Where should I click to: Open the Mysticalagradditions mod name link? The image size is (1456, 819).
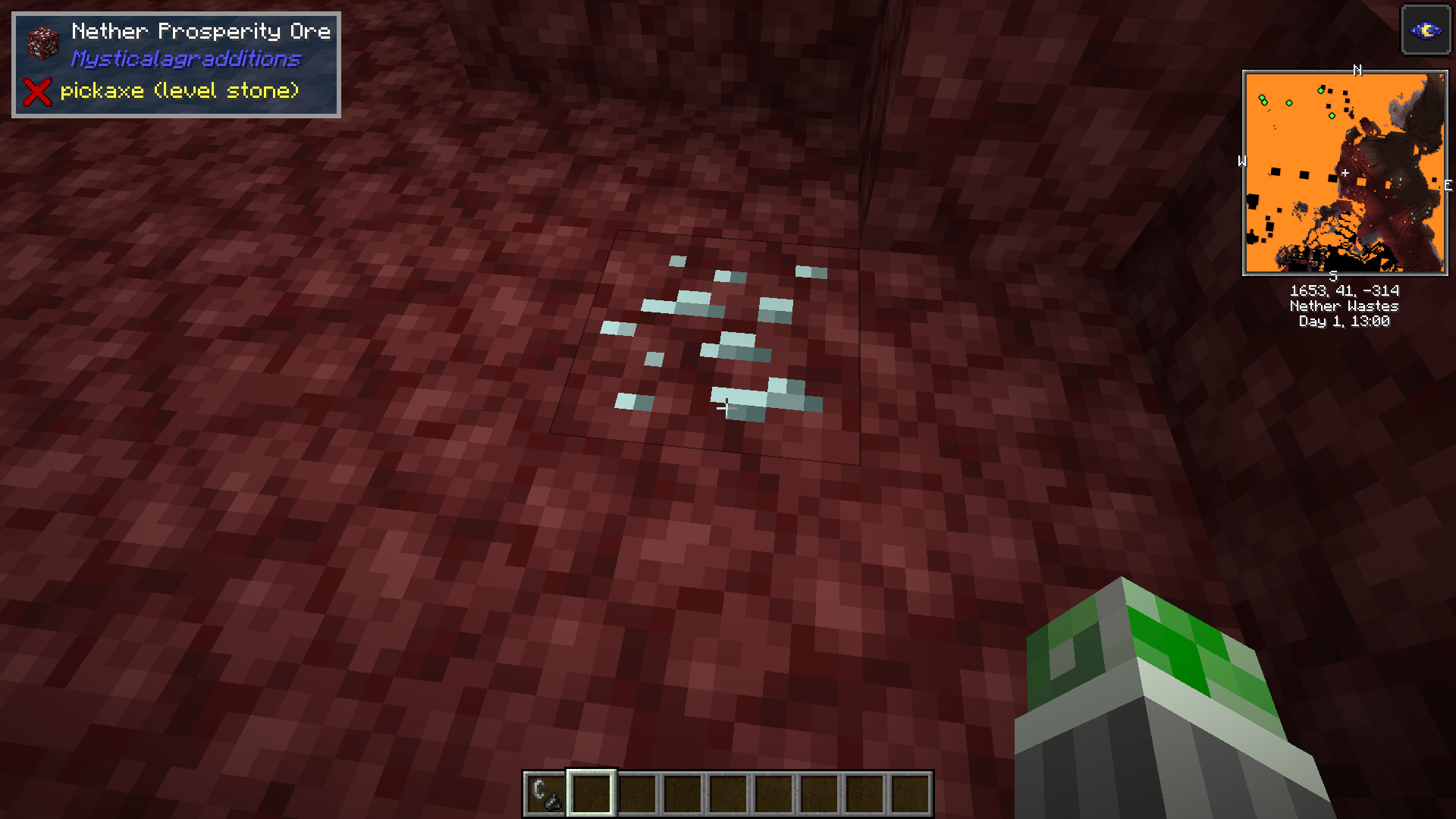187,58
